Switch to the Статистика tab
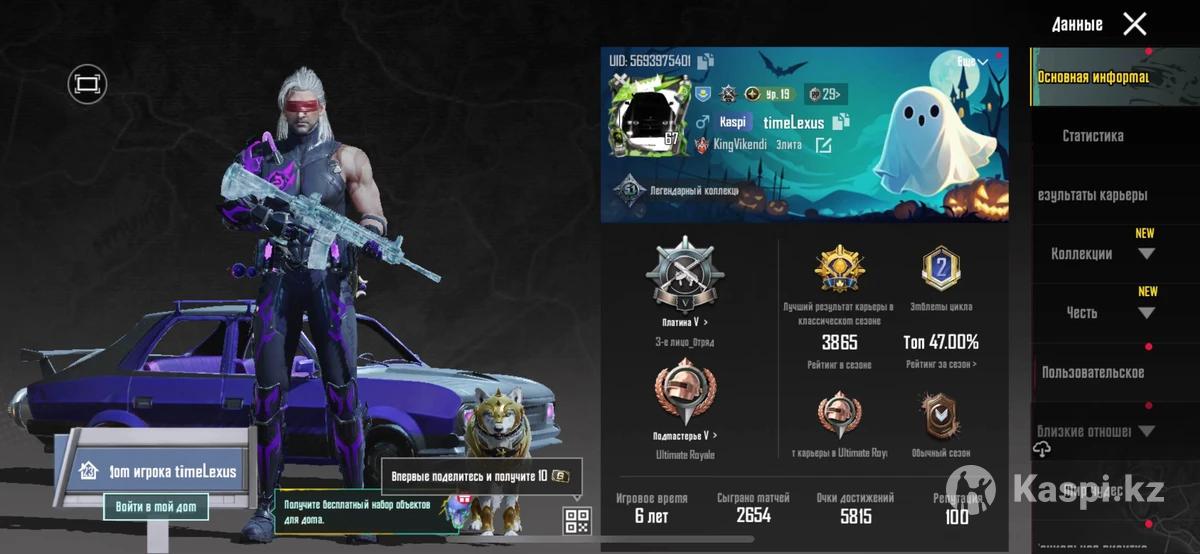The image size is (1200, 554). (1092, 136)
